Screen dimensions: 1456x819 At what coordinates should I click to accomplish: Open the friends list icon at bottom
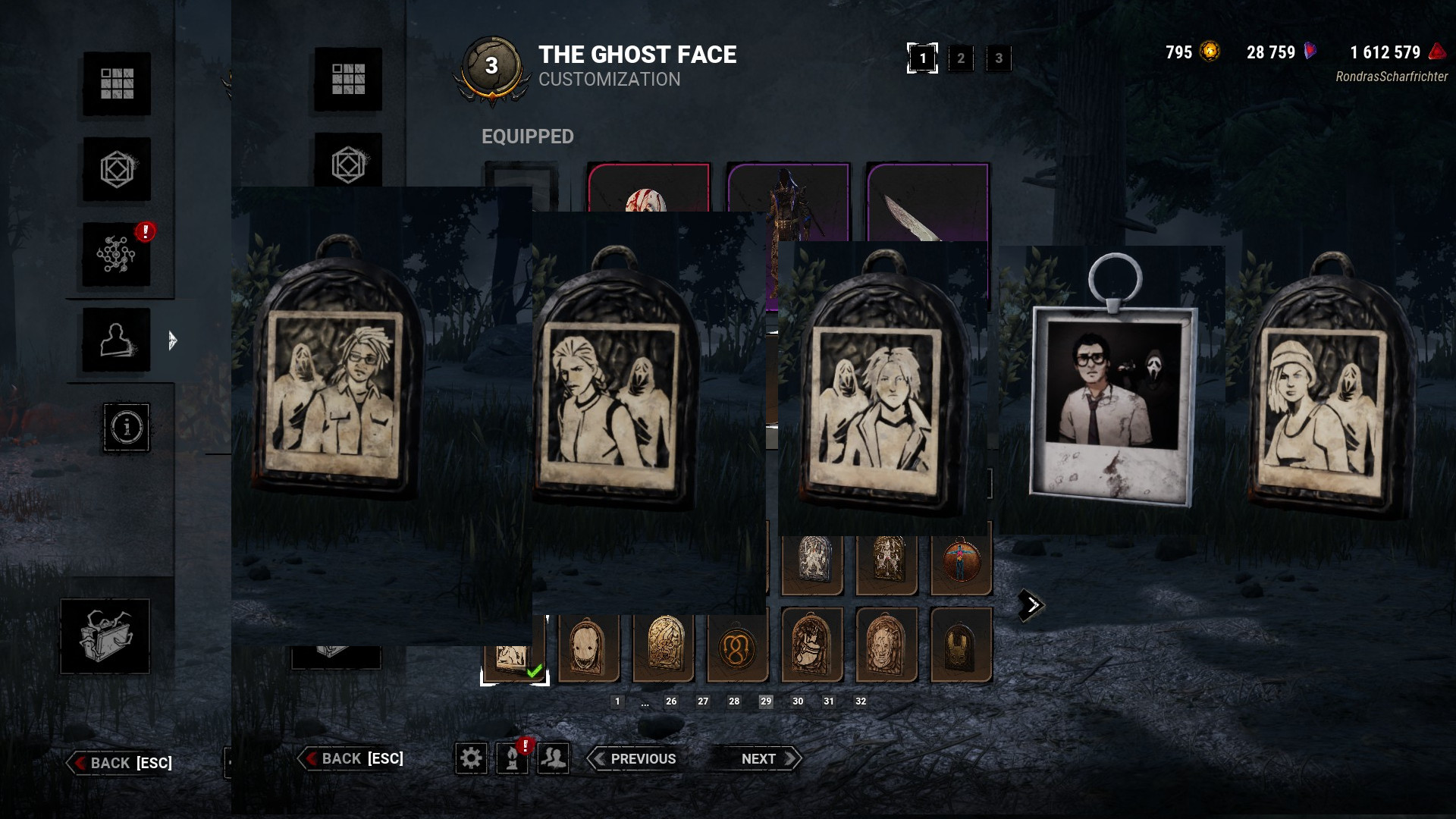[552, 758]
